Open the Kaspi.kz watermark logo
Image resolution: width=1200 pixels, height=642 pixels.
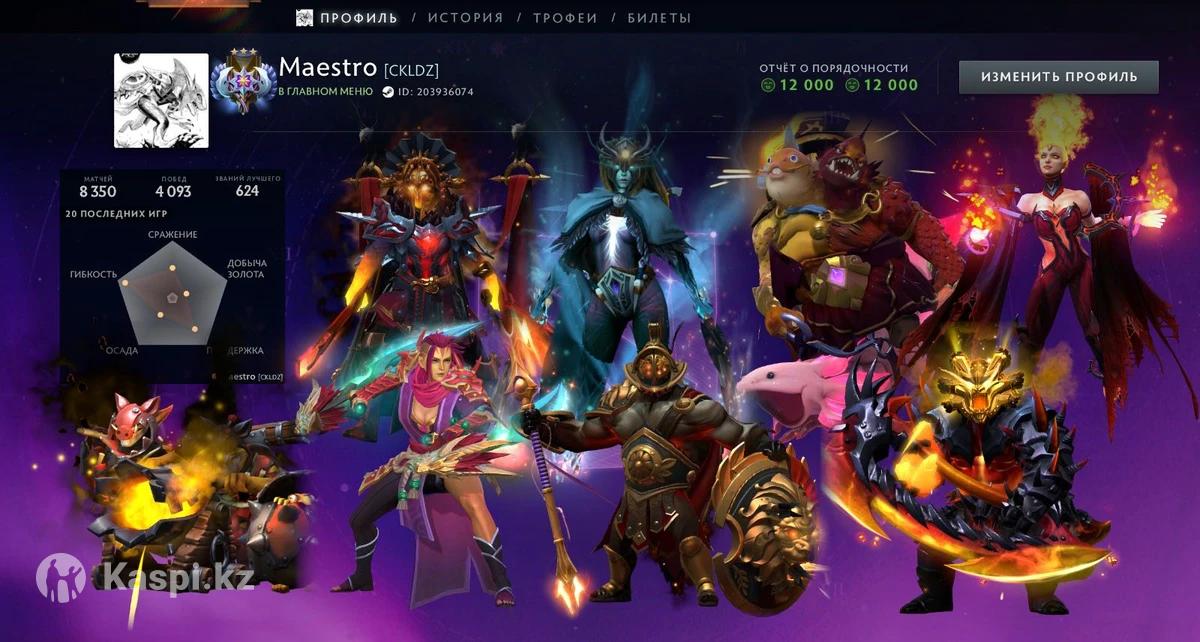point(144,576)
